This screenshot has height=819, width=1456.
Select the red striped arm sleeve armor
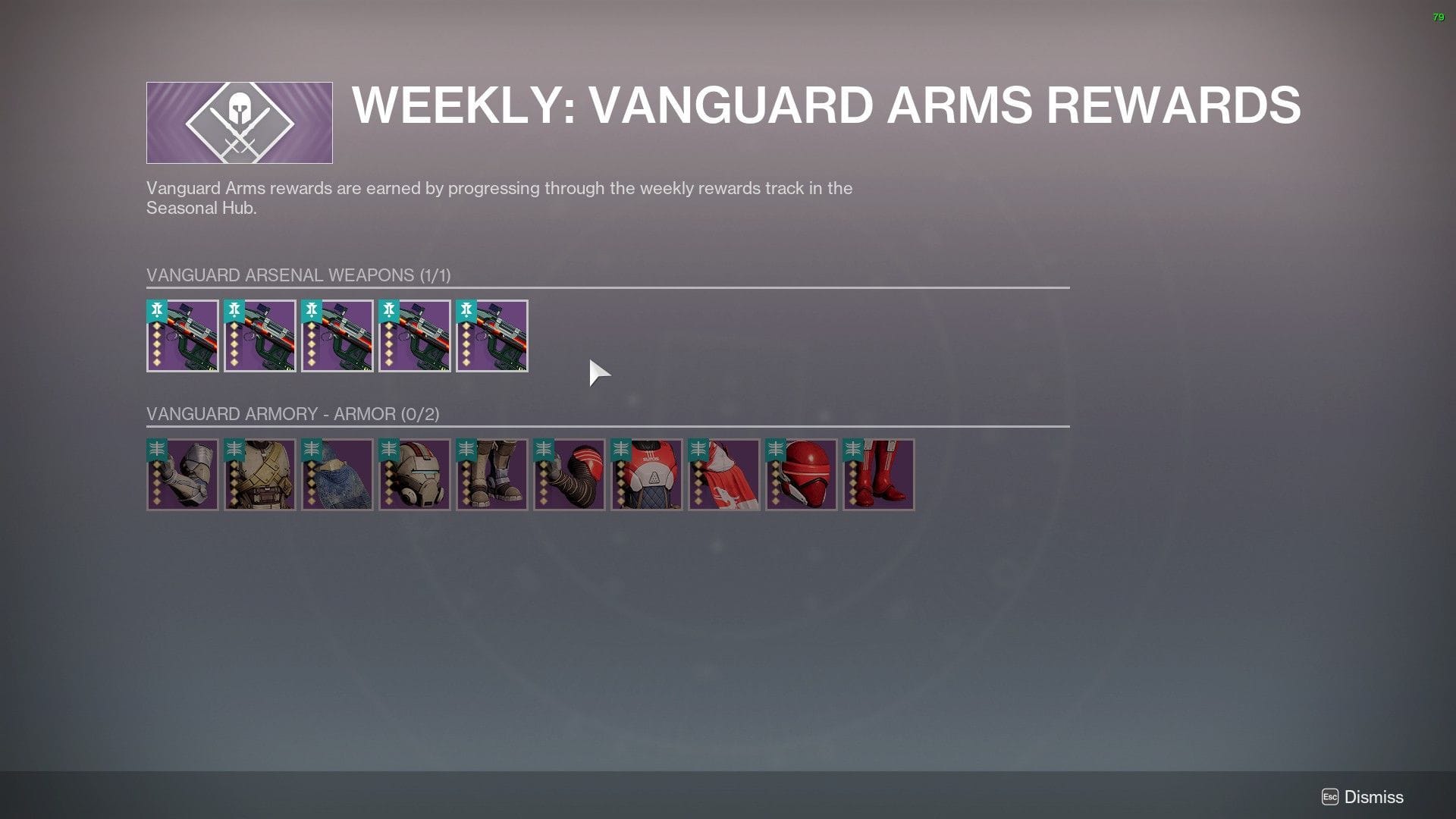[x=570, y=474]
